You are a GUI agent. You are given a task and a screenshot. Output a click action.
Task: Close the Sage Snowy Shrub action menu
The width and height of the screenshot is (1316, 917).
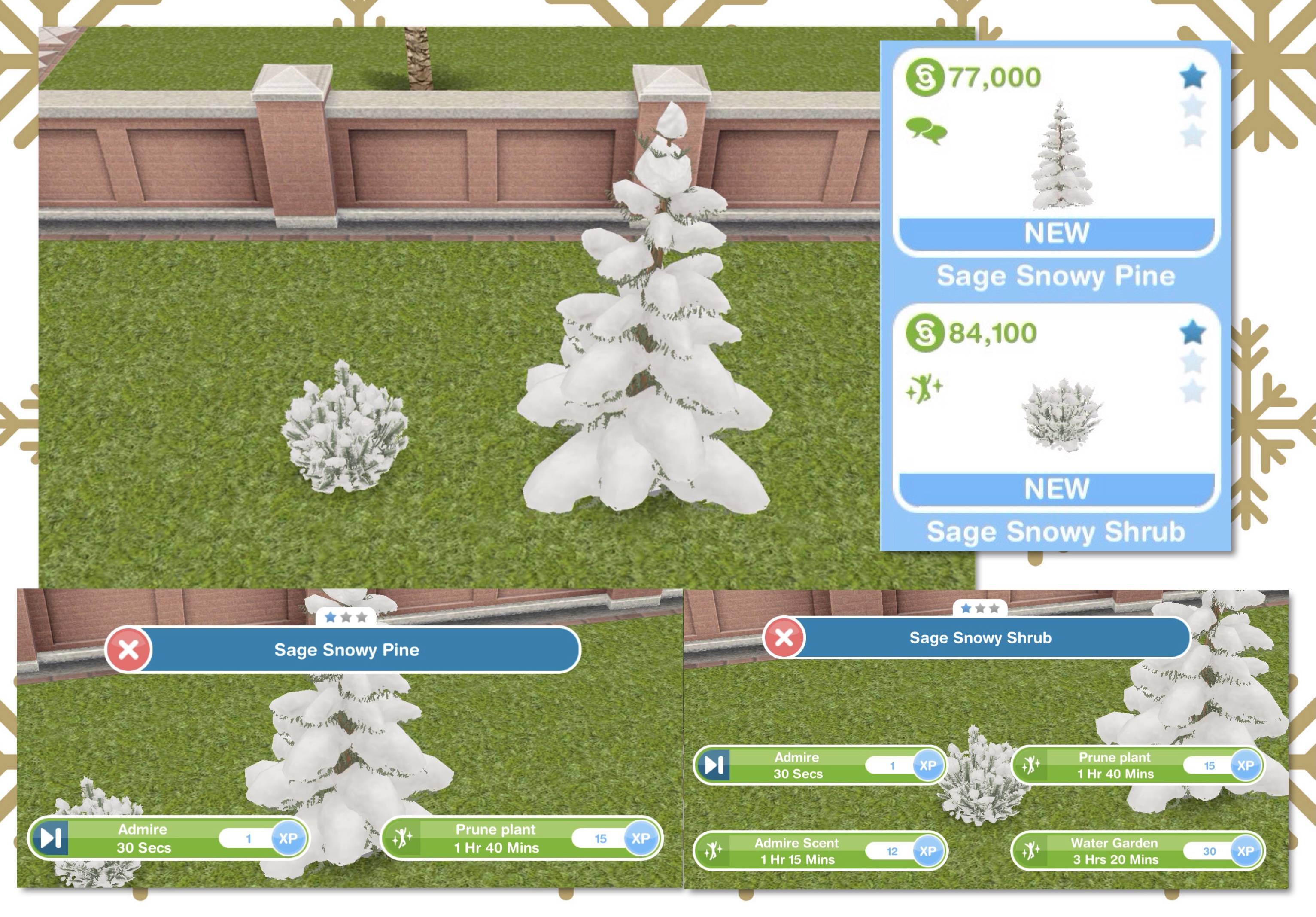coord(784,638)
